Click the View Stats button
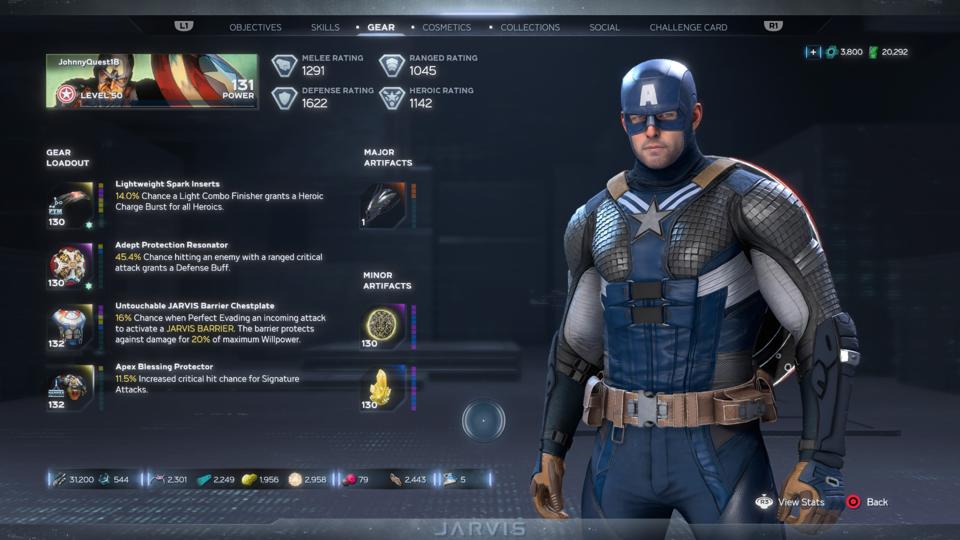This screenshot has width=960, height=540. (x=791, y=501)
